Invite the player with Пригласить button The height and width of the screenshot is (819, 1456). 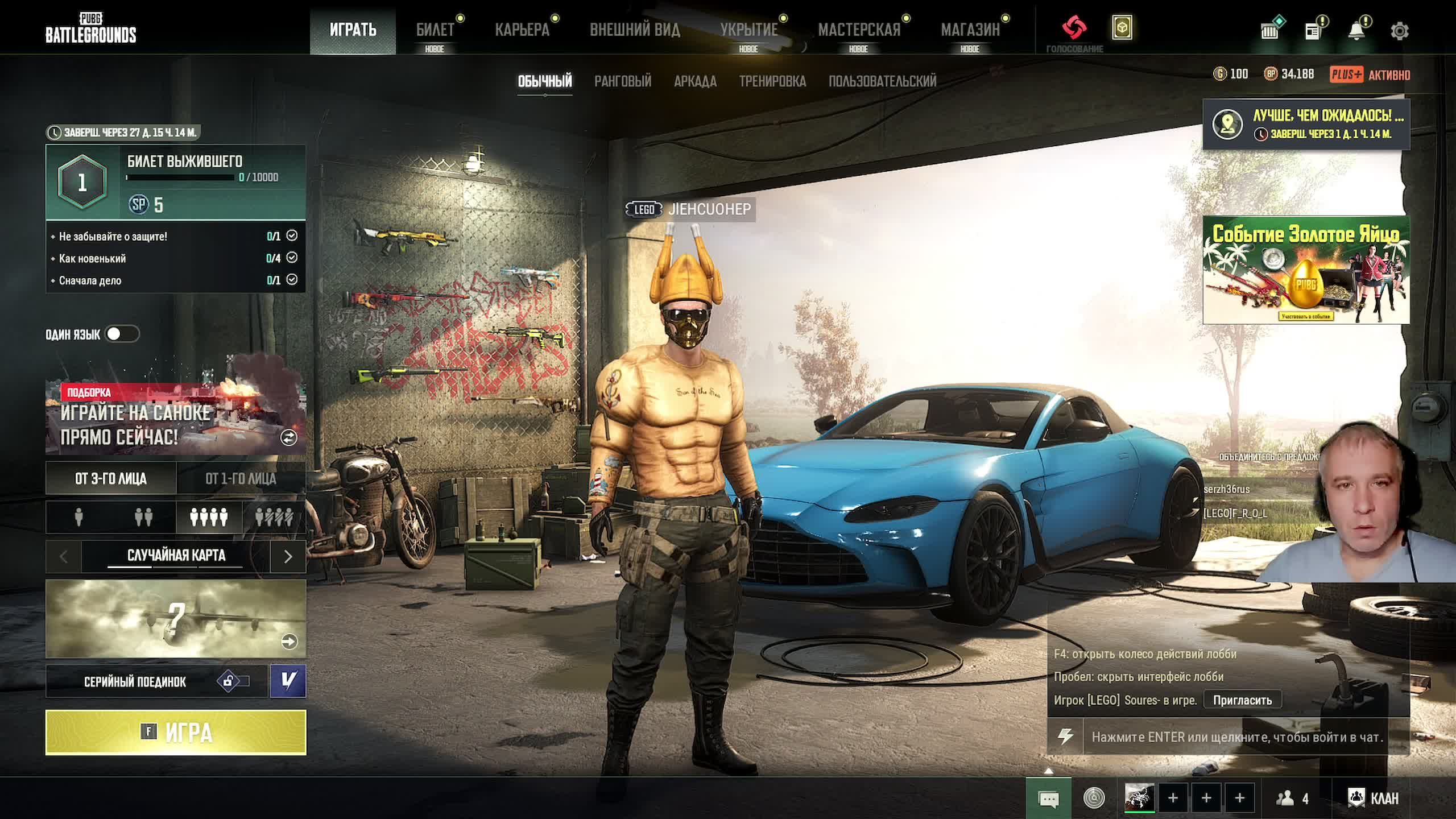click(1242, 700)
